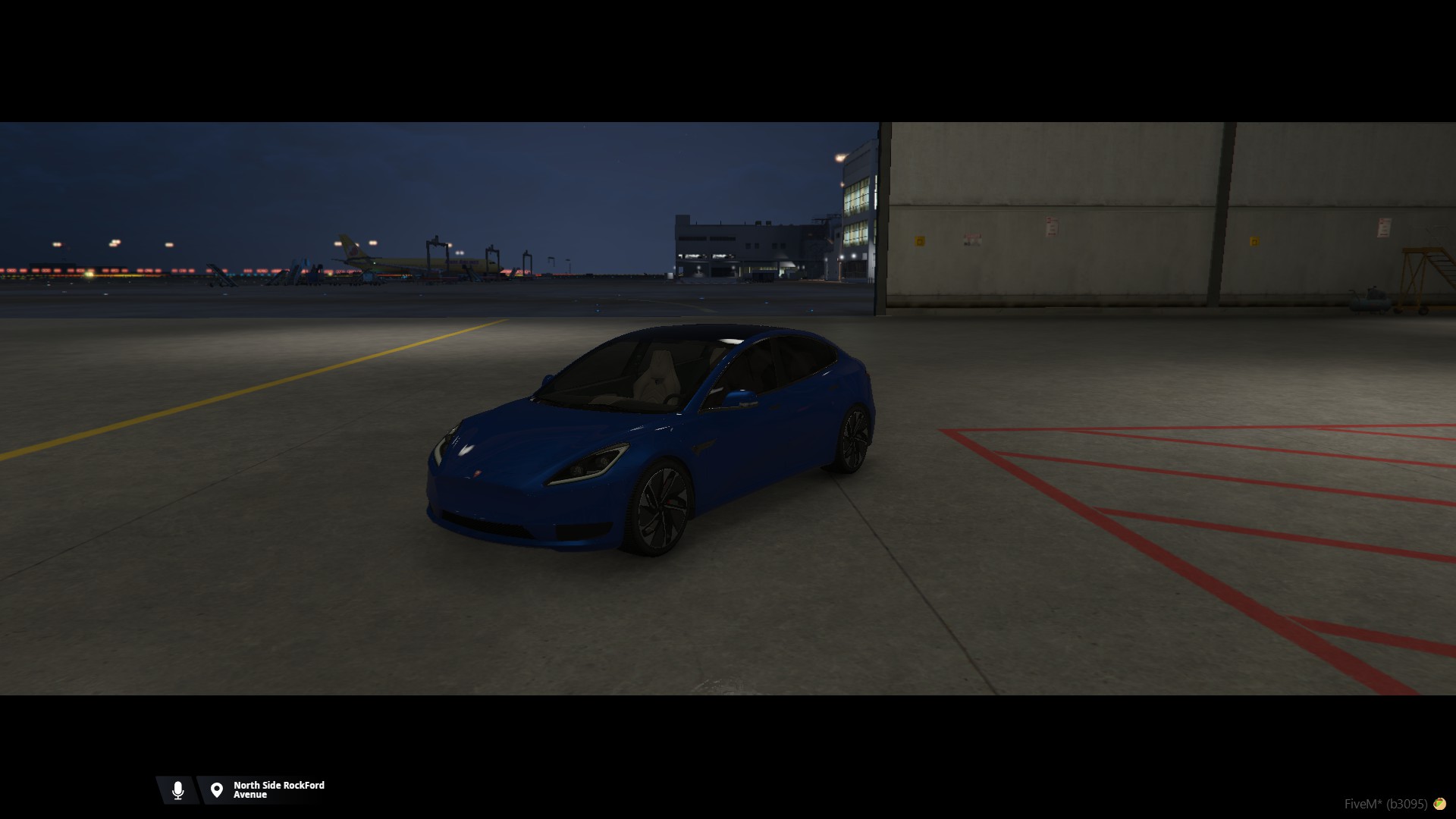This screenshot has height=819, width=1456.
Task: Click the FiveM watermark logo icon
Action: 1439,804
